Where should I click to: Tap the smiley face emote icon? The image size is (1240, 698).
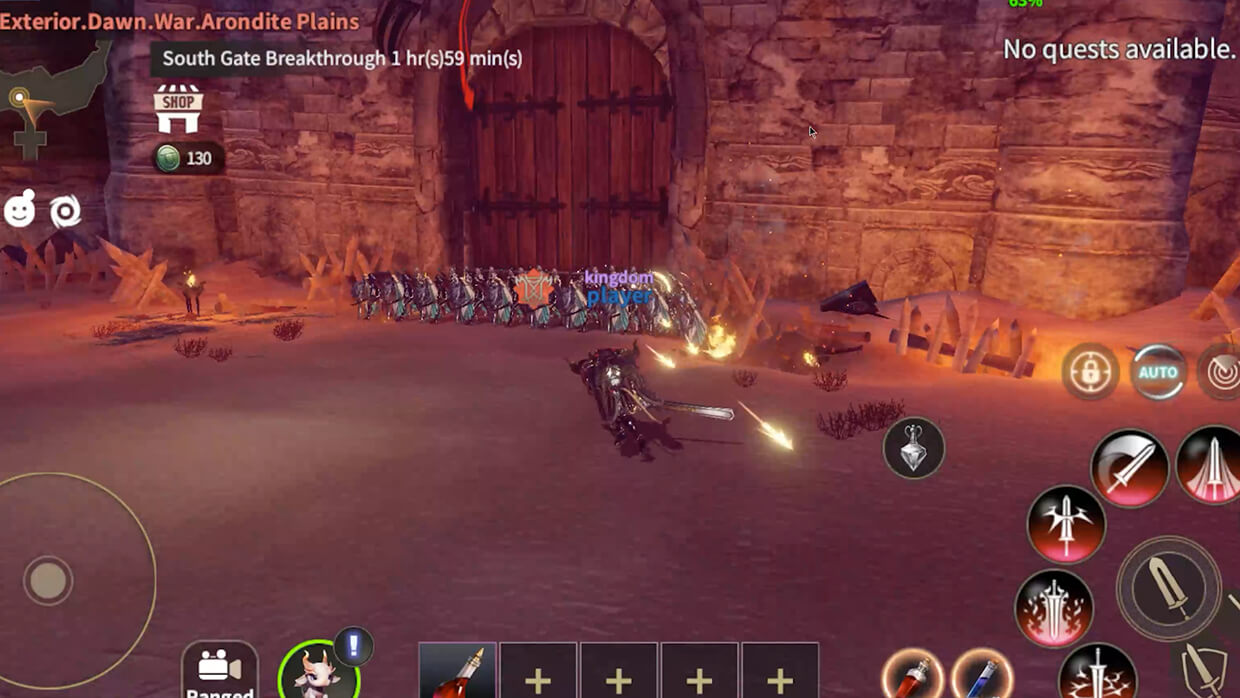point(20,210)
